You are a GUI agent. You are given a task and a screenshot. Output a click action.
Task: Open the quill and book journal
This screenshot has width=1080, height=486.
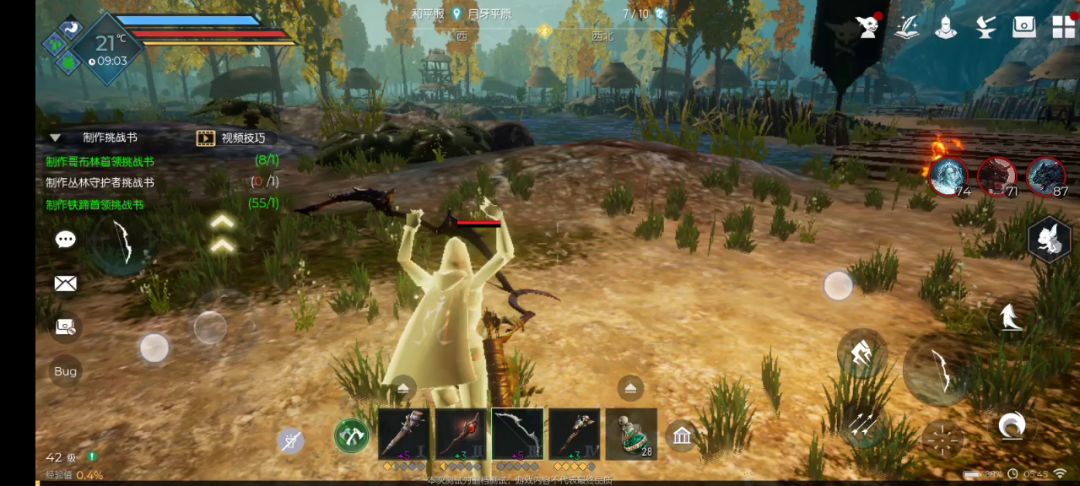pos(907,27)
